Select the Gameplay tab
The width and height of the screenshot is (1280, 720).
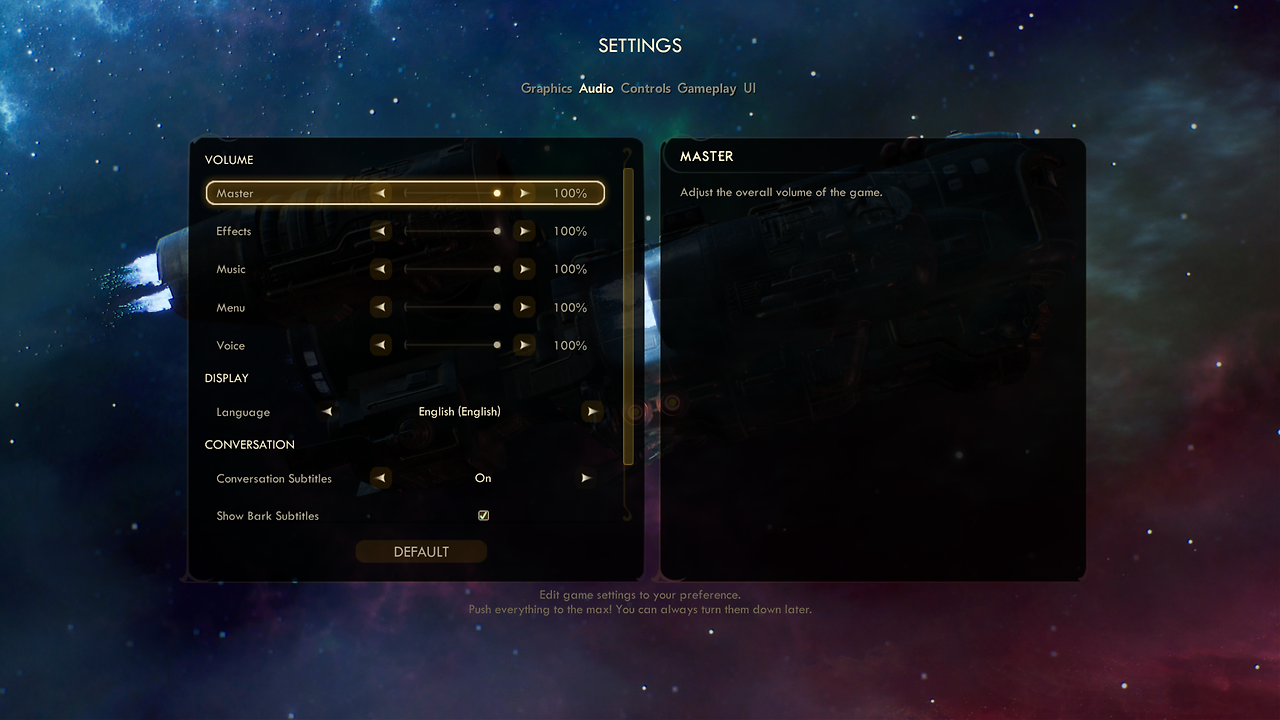click(x=706, y=88)
